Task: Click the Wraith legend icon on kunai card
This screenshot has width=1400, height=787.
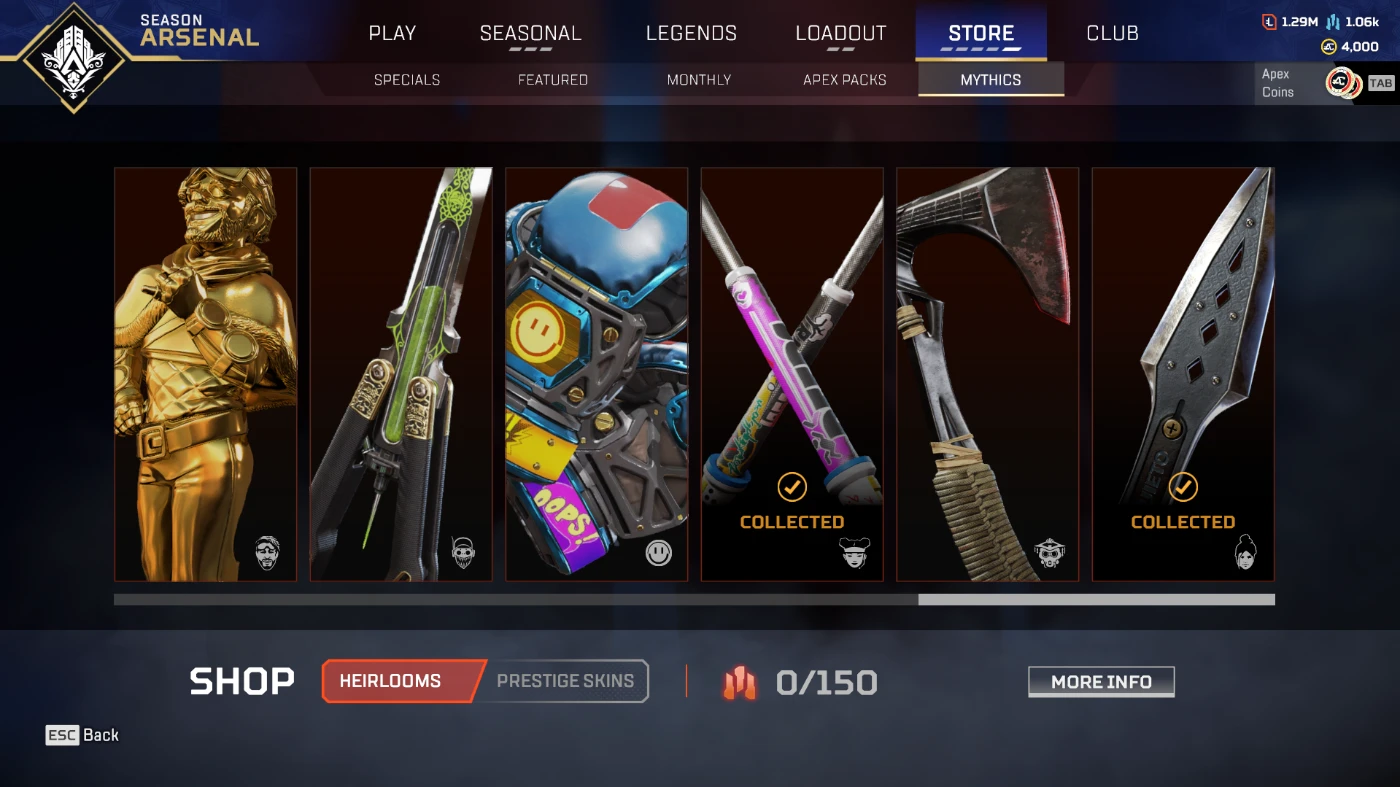Action: 1244,551
